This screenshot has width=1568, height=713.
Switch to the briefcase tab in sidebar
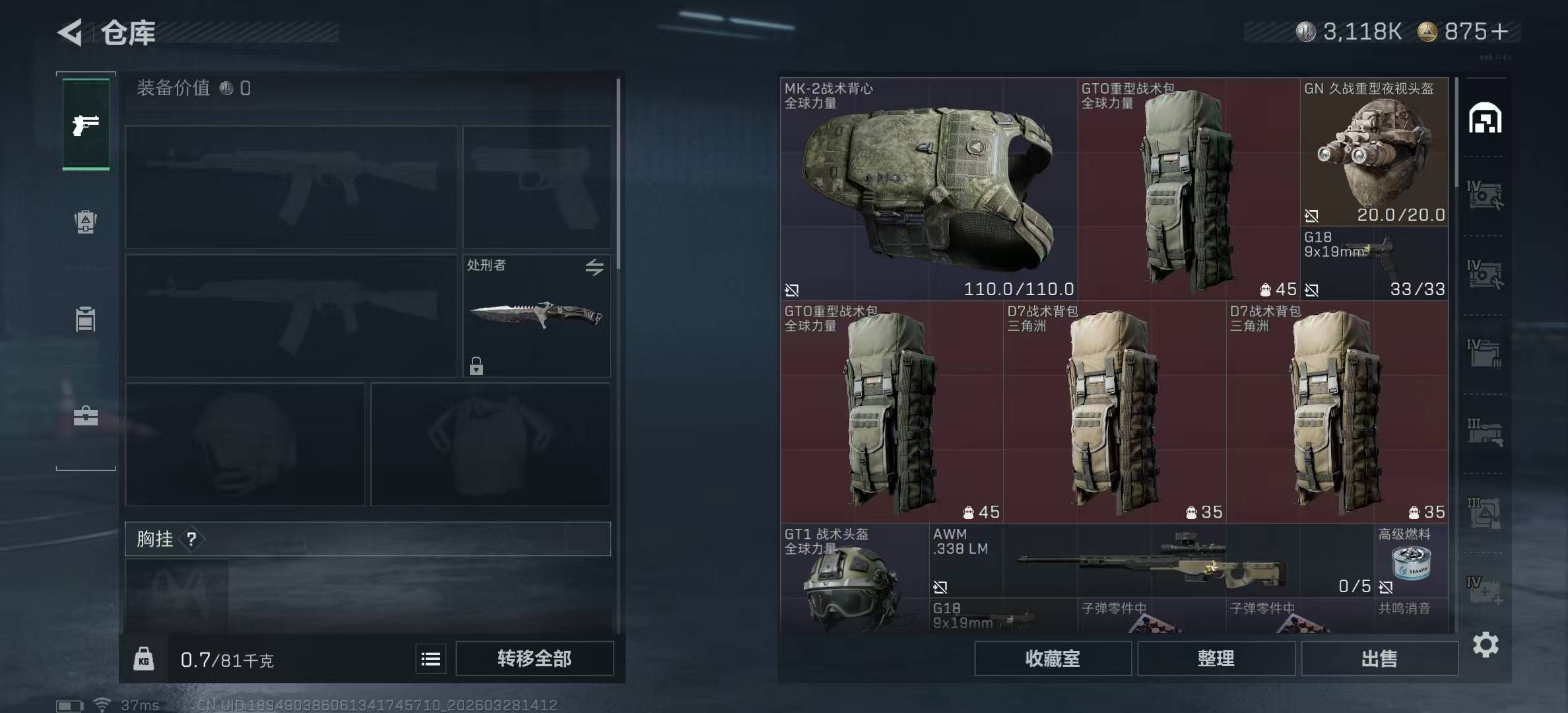tap(86, 416)
